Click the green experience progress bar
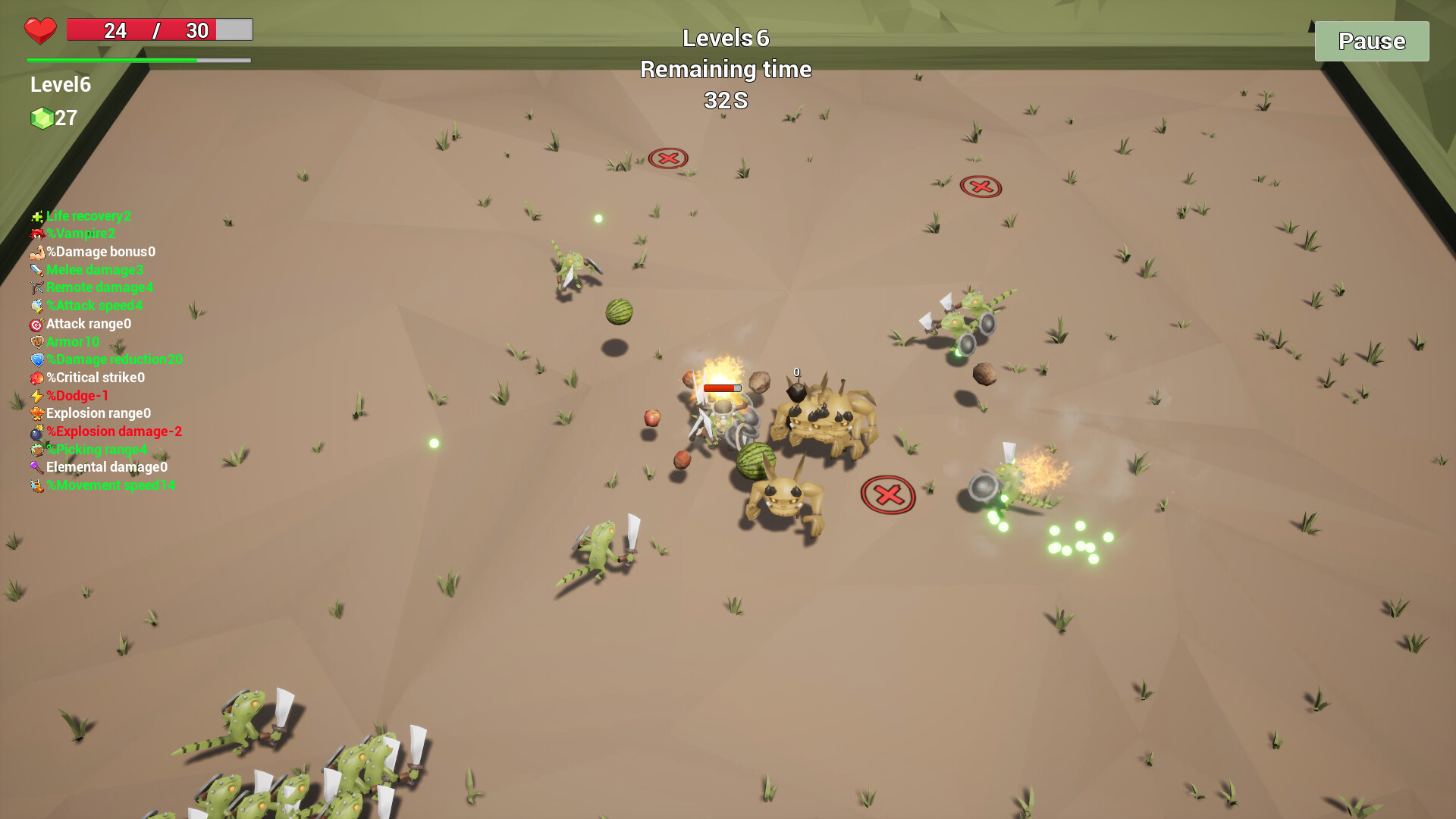The image size is (1456, 819). click(114, 58)
